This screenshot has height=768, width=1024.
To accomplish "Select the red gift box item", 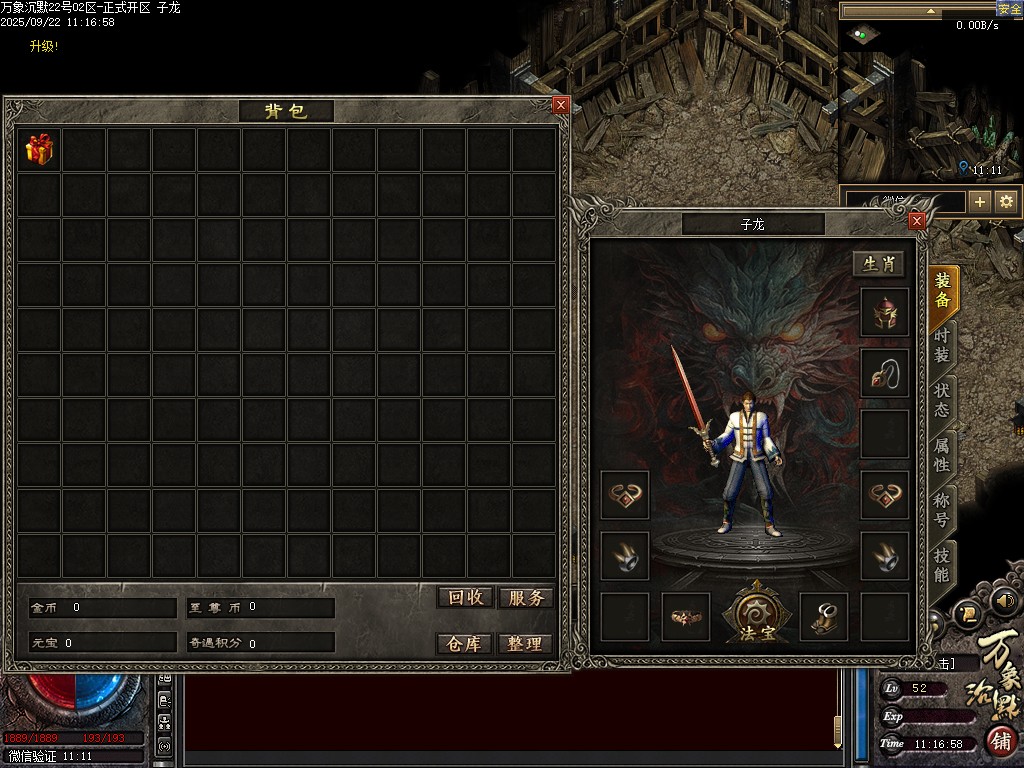I will (x=39, y=150).
